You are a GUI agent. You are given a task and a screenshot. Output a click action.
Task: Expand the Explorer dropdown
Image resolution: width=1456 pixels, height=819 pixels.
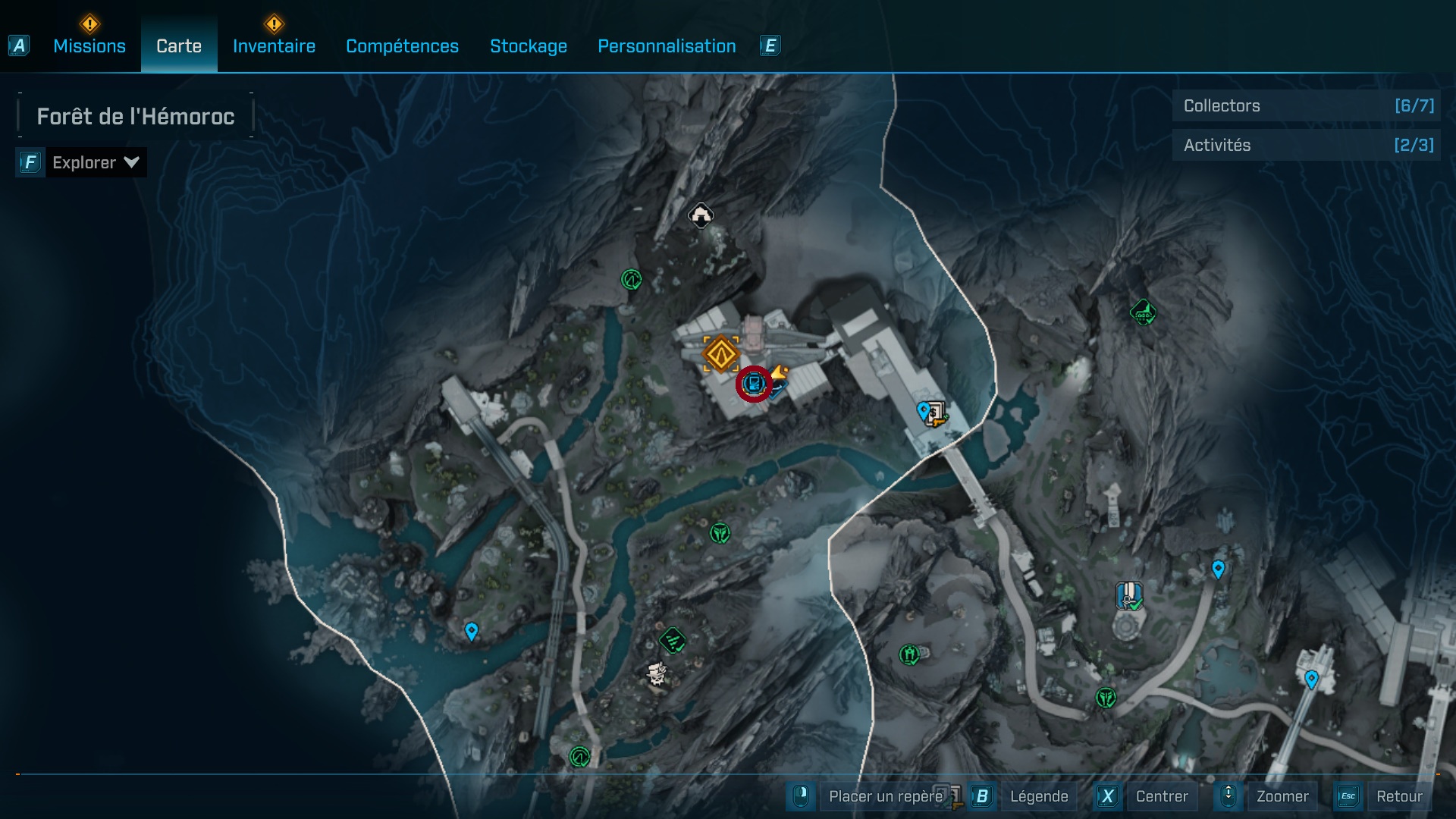(x=95, y=162)
